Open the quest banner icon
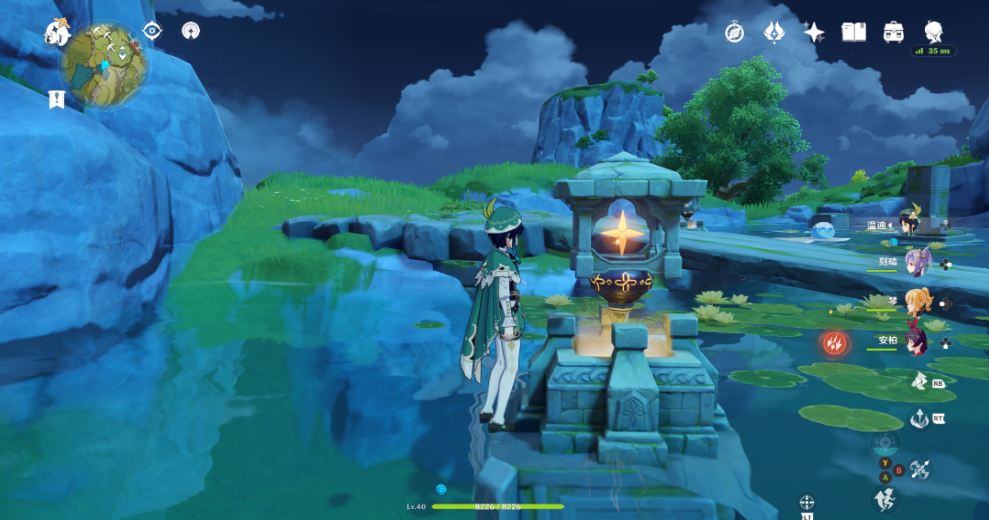Viewport: 989px width, 520px height. point(57,99)
